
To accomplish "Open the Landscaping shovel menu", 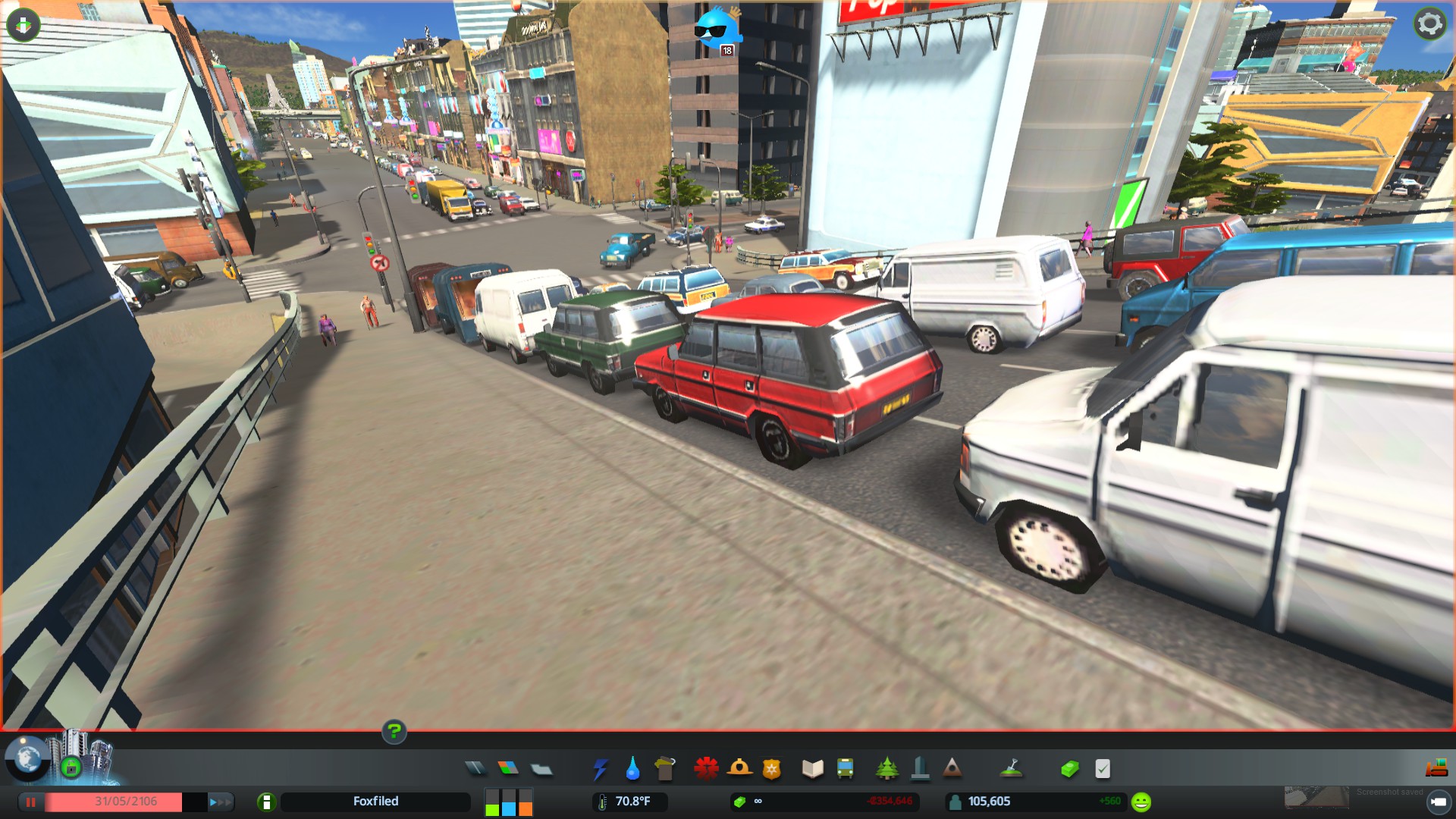I will [x=1012, y=769].
